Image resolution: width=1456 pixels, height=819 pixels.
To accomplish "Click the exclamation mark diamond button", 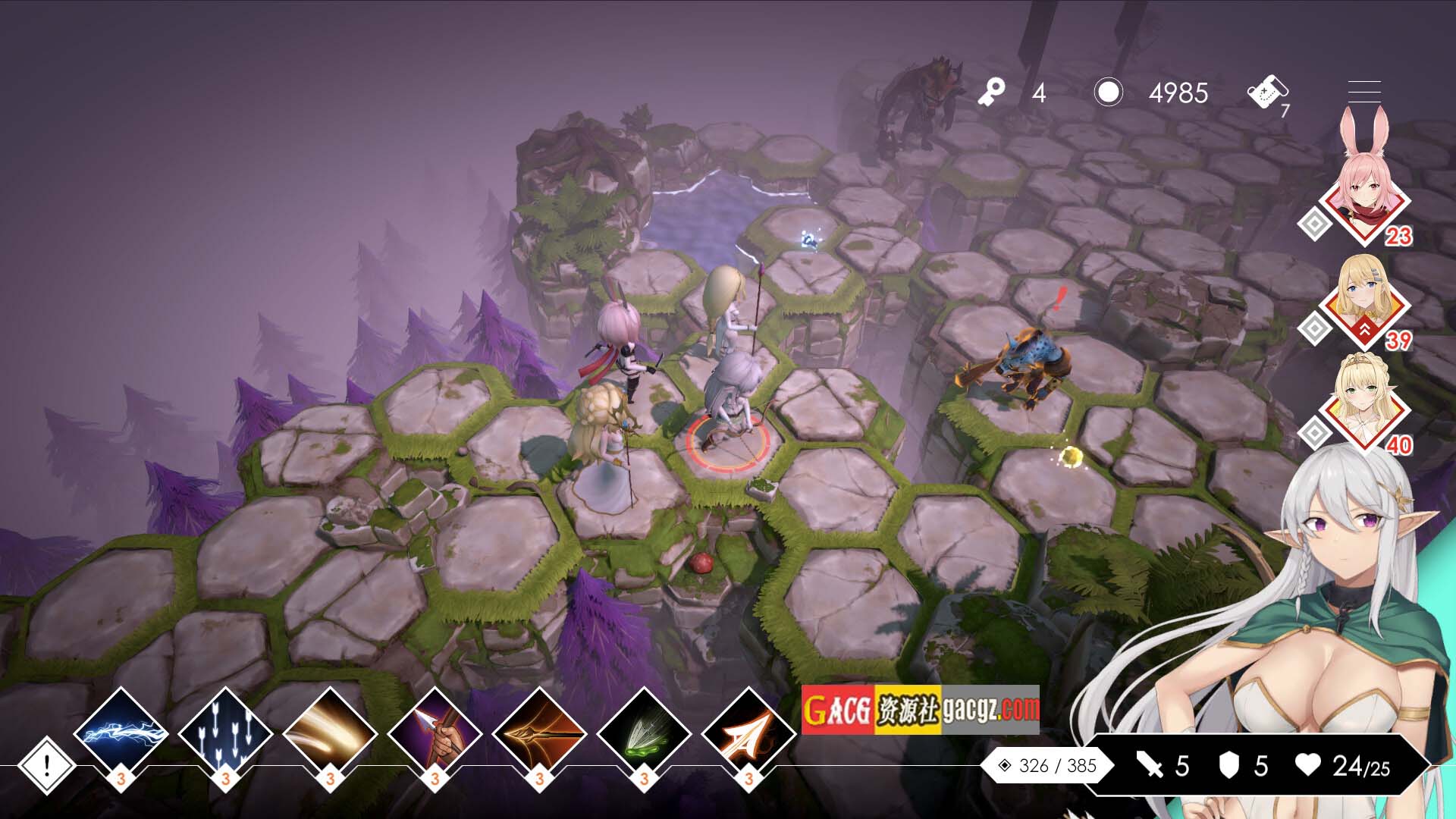I will (x=46, y=765).
